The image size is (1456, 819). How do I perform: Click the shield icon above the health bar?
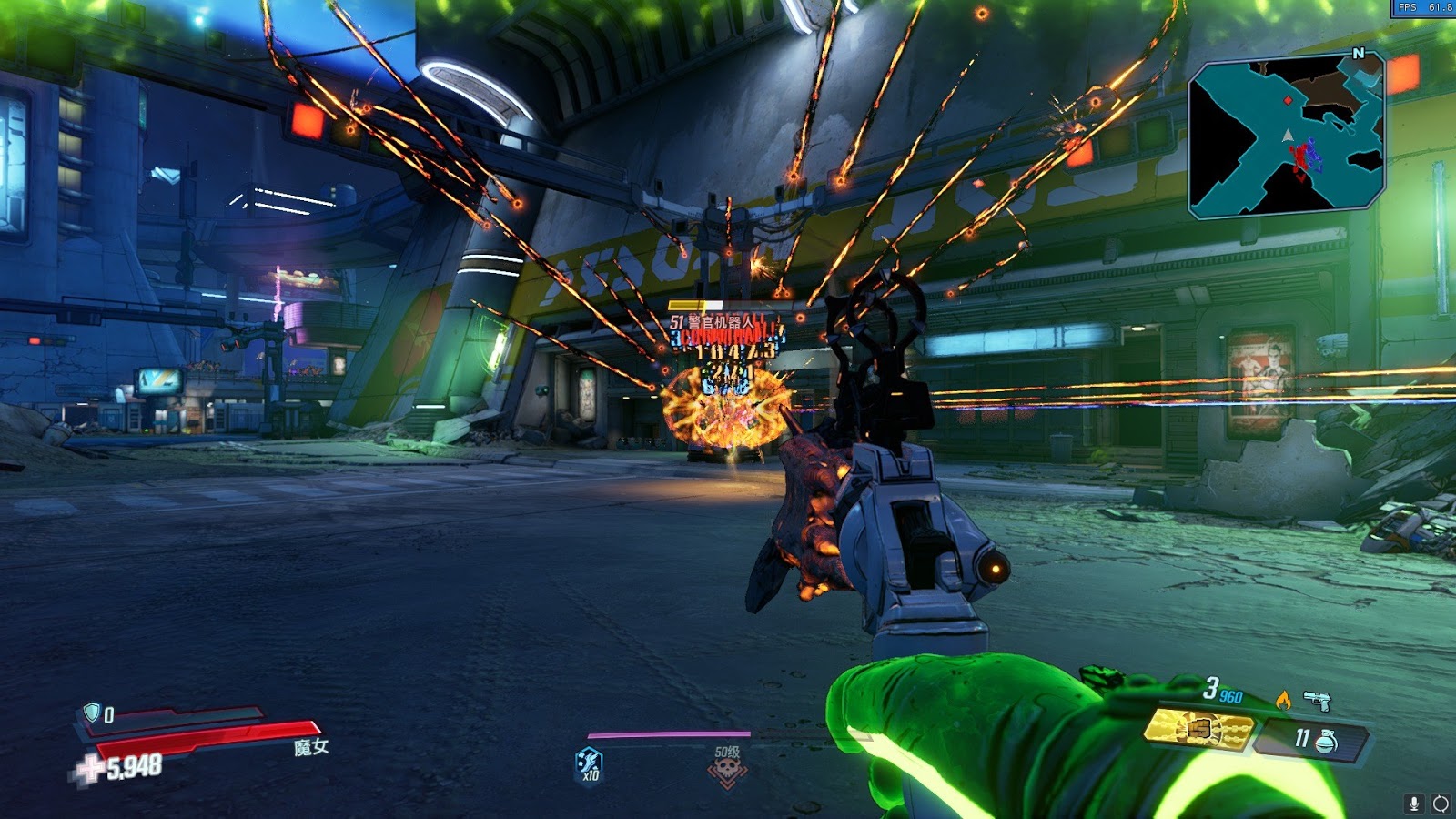(91, 712)
